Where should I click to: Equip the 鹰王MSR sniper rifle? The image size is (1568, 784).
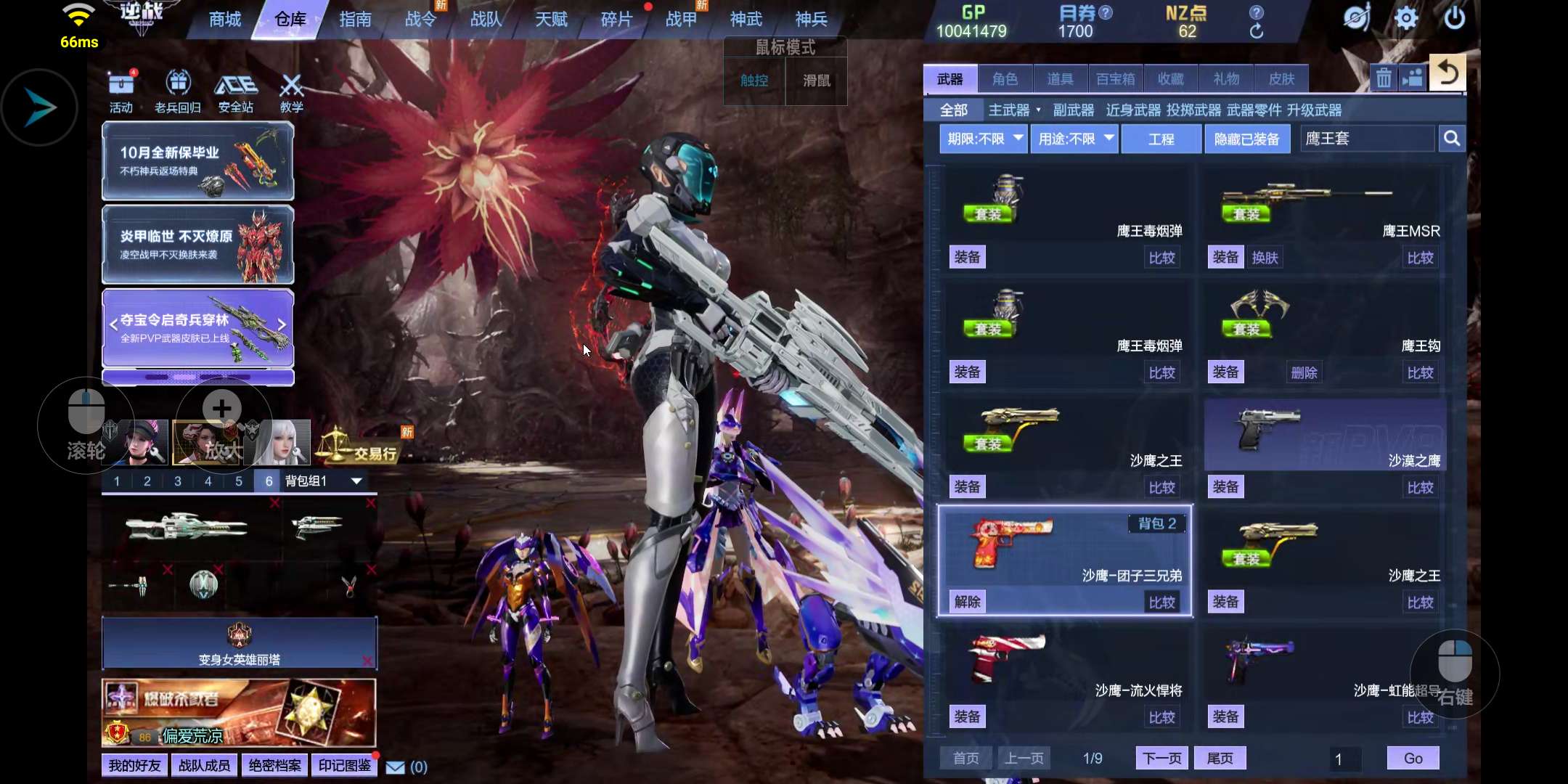[1225, 258]
